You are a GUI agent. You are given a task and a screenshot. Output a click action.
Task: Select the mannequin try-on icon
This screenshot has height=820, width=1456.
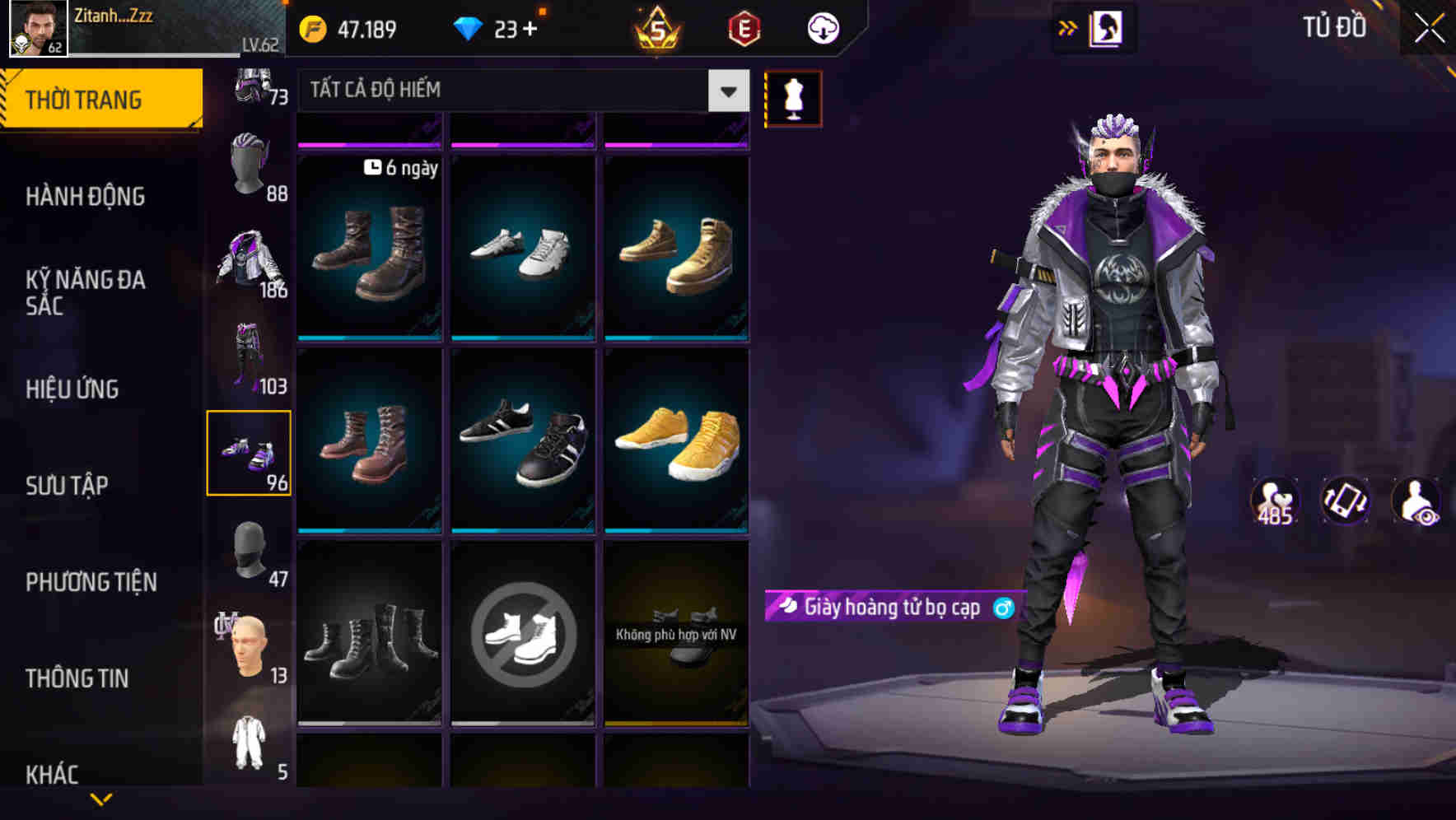793,97
